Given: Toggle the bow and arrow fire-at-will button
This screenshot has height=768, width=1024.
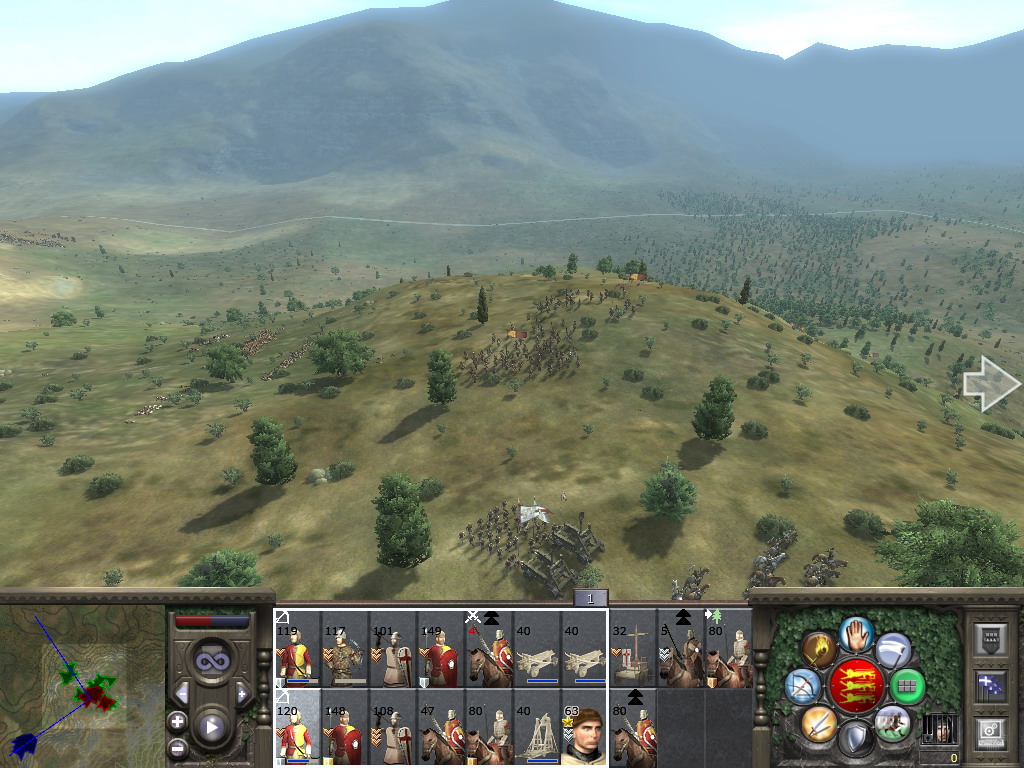Looking at the screenshot, I should point(804,686).
